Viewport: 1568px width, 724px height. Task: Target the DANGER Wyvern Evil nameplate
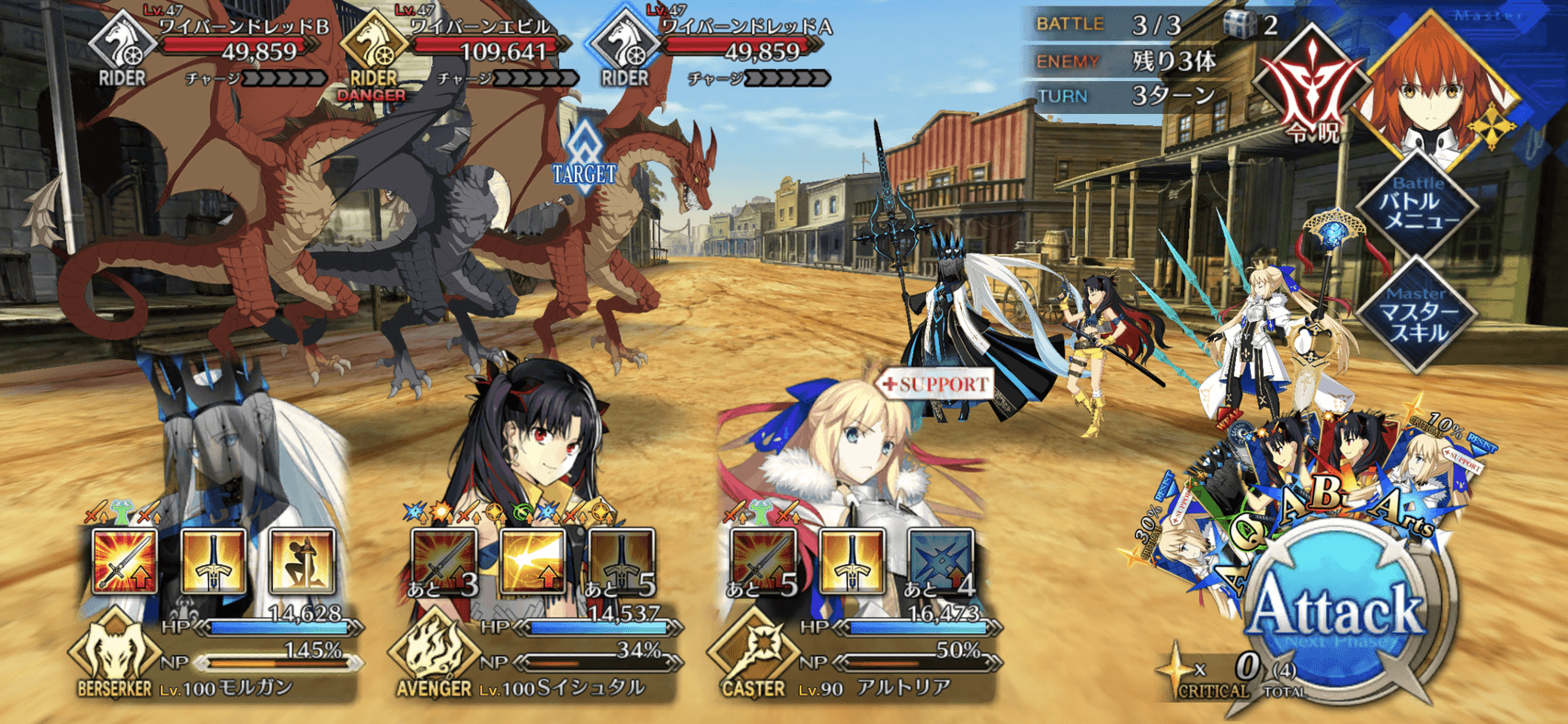pyautogui.click(x=478, y=41)
